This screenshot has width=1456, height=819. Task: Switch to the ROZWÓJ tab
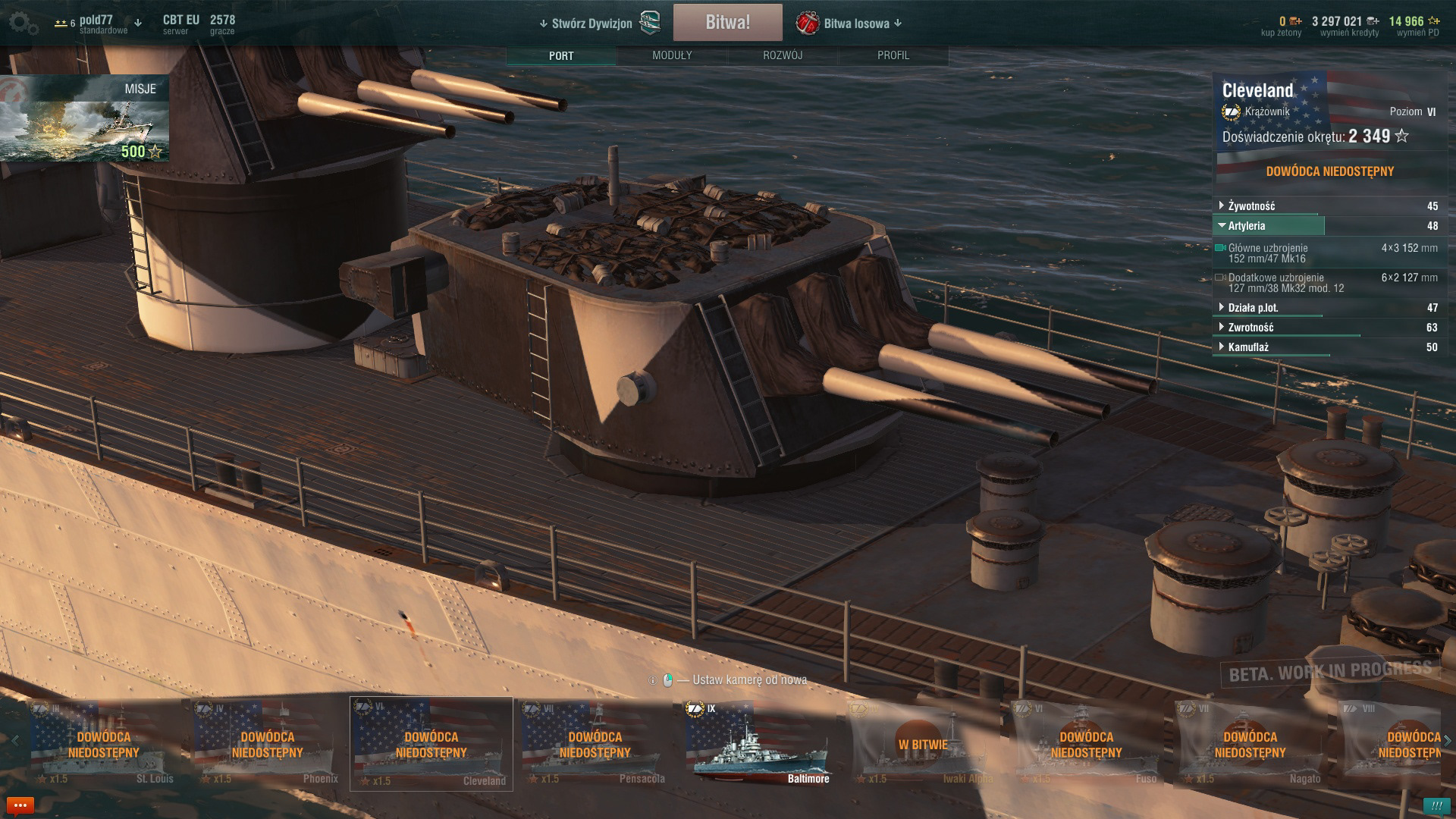click(783, 55)
